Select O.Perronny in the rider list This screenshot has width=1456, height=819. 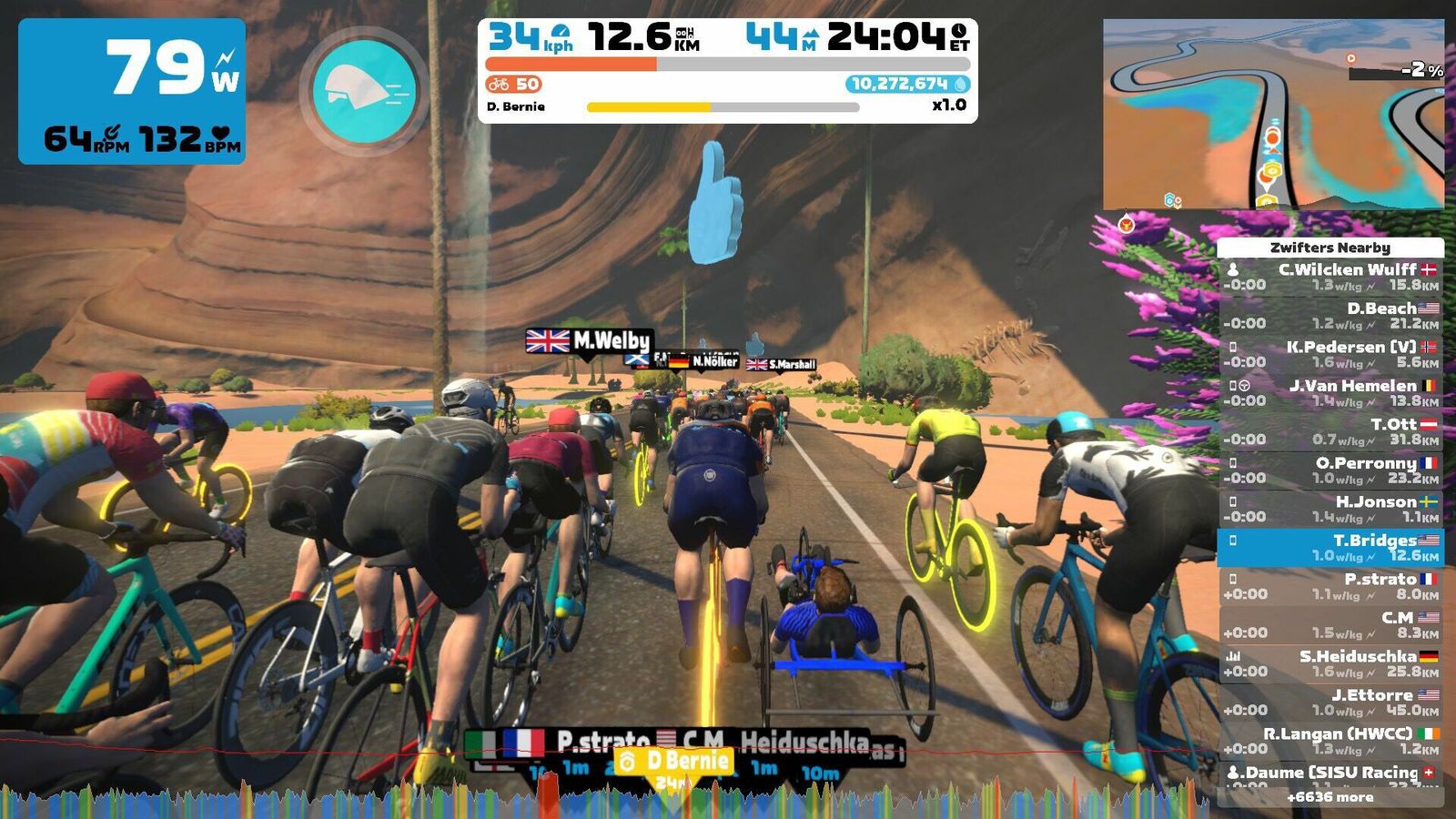1330,470
